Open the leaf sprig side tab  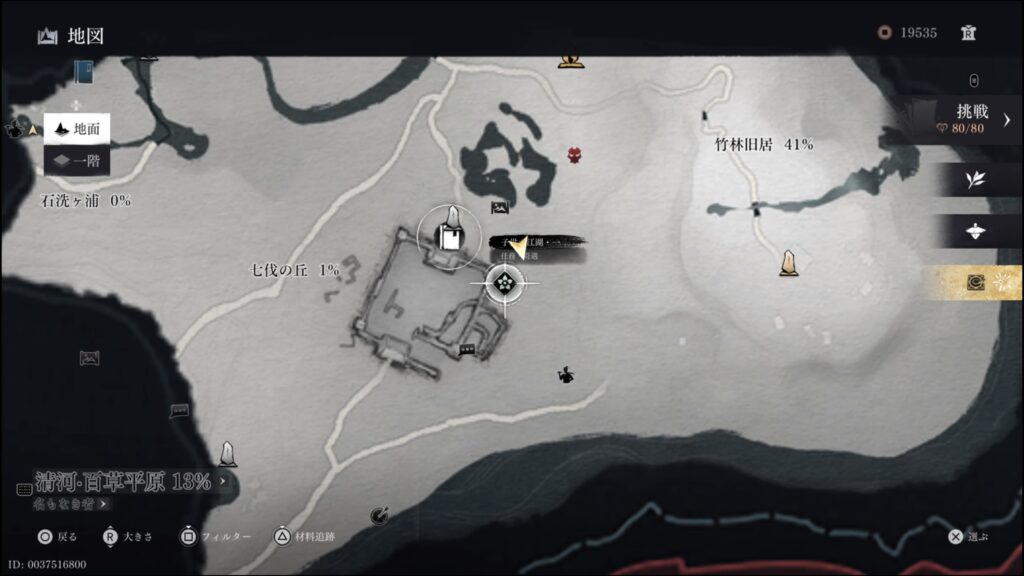click(x=973, y=180)
